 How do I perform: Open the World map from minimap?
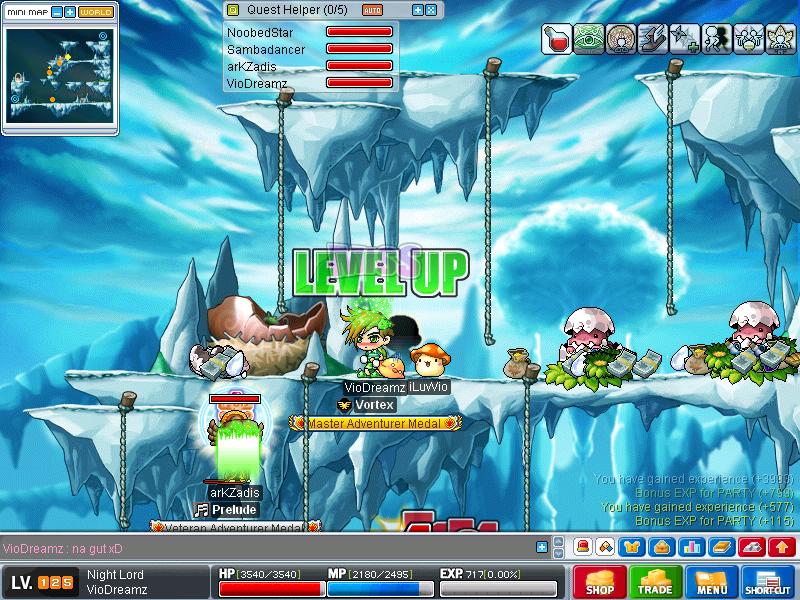click(x=96, y=12)
